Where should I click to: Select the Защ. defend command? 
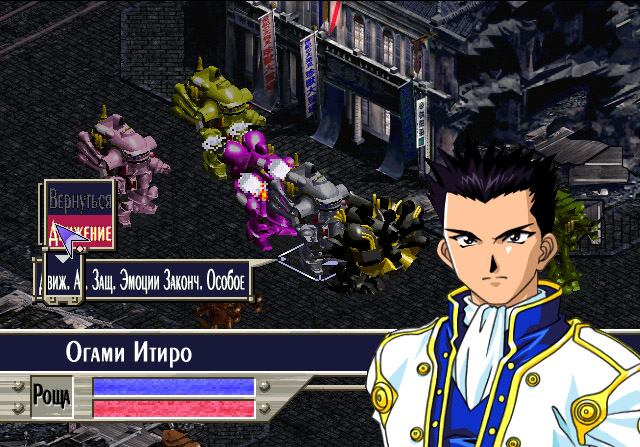101,281
